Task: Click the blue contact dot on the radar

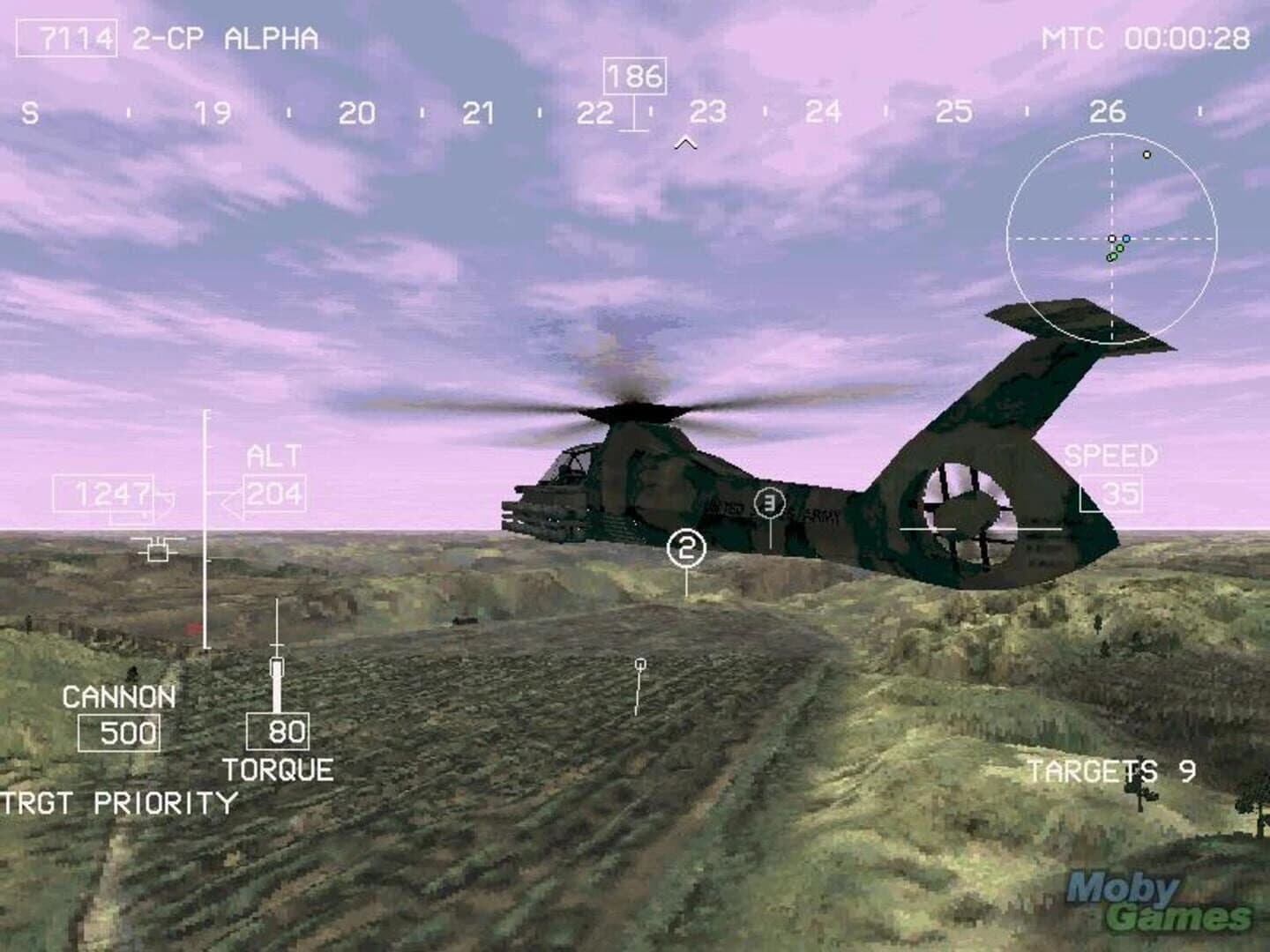Action: [1127, 238]
